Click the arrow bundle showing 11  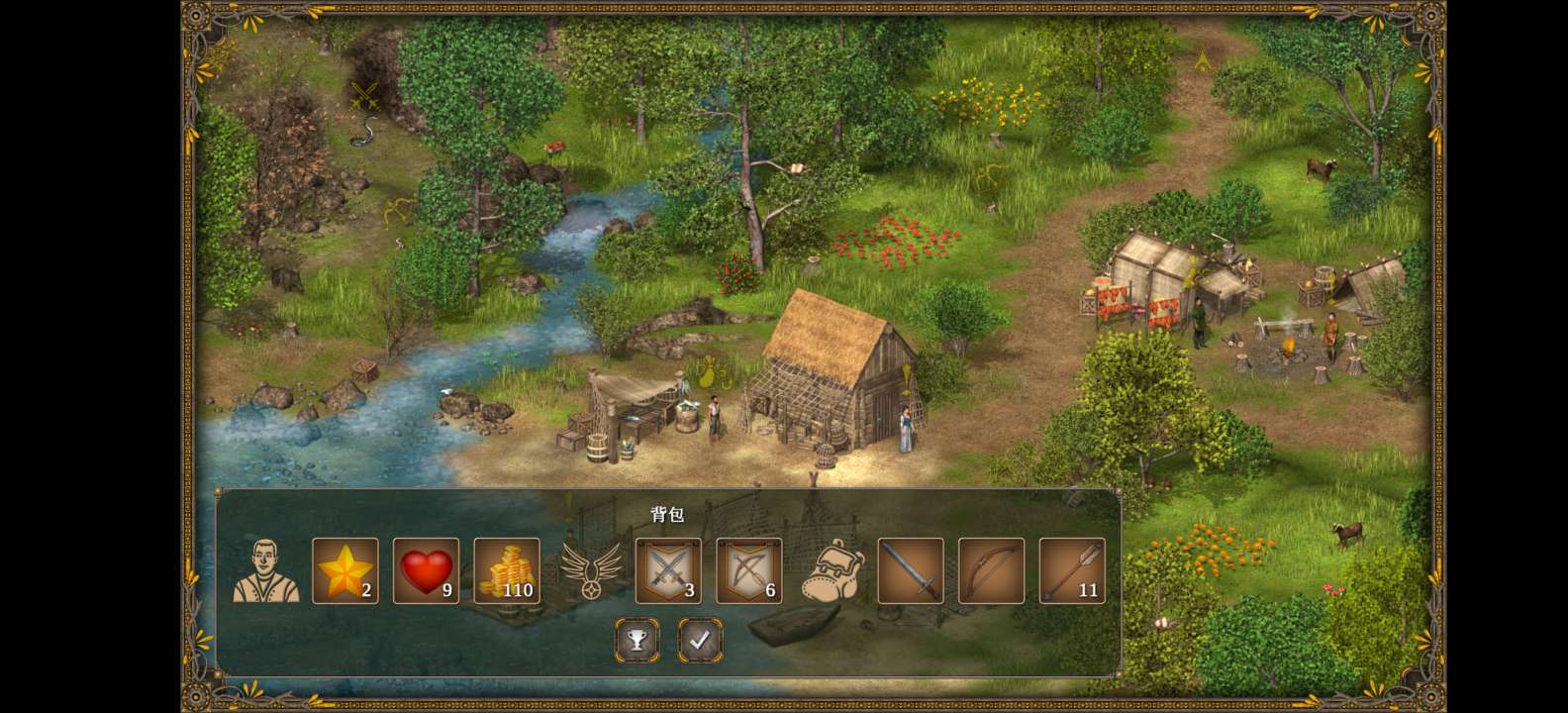pos(1071,571)
